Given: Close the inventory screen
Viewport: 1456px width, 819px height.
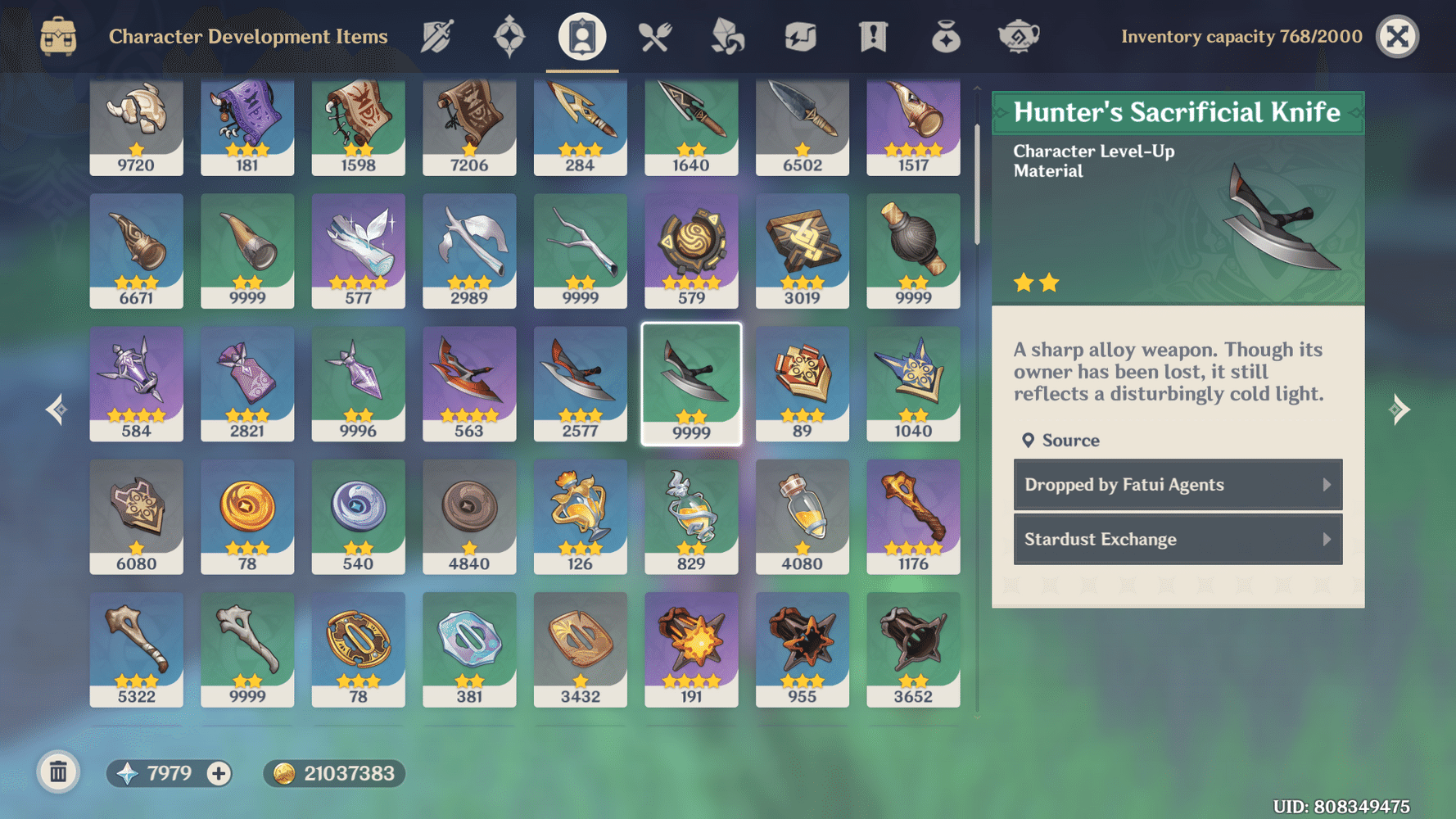Looking at the screenshot, I should (1397, 37).
